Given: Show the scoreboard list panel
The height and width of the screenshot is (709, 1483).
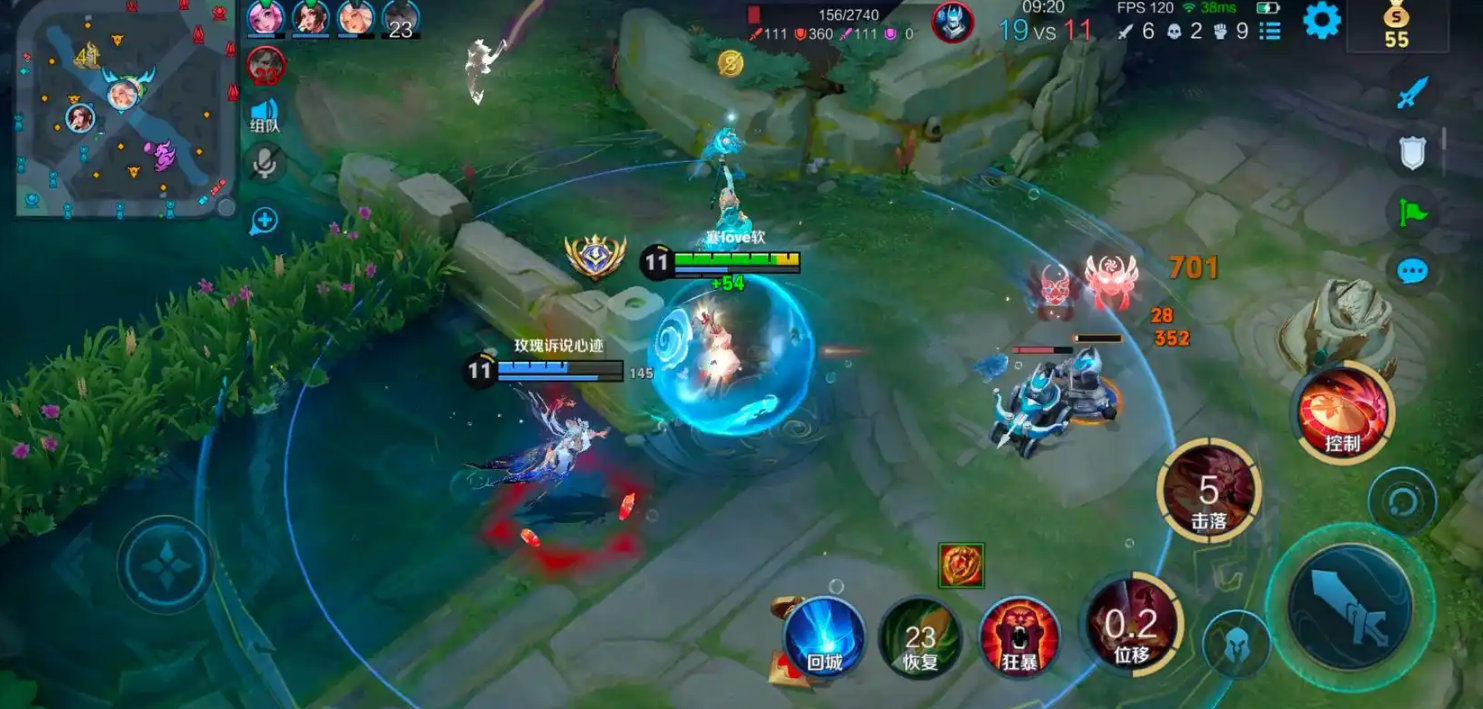Looking at the screenshot, I should [x=1270, y=31].
